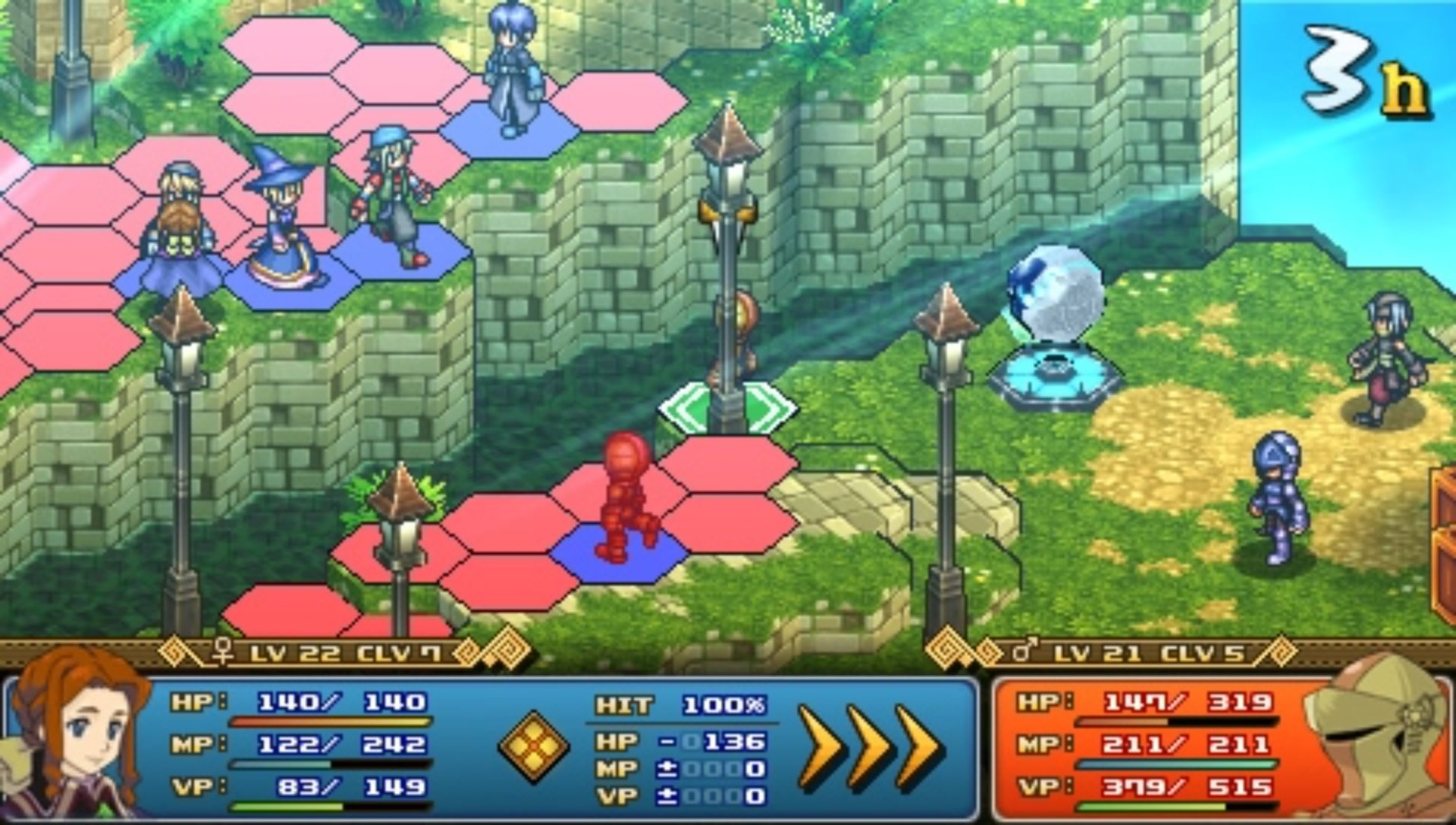
Task: Select the red-haired woman's attacker portrait
Action: pyautogui.click(x=76, y=739)
